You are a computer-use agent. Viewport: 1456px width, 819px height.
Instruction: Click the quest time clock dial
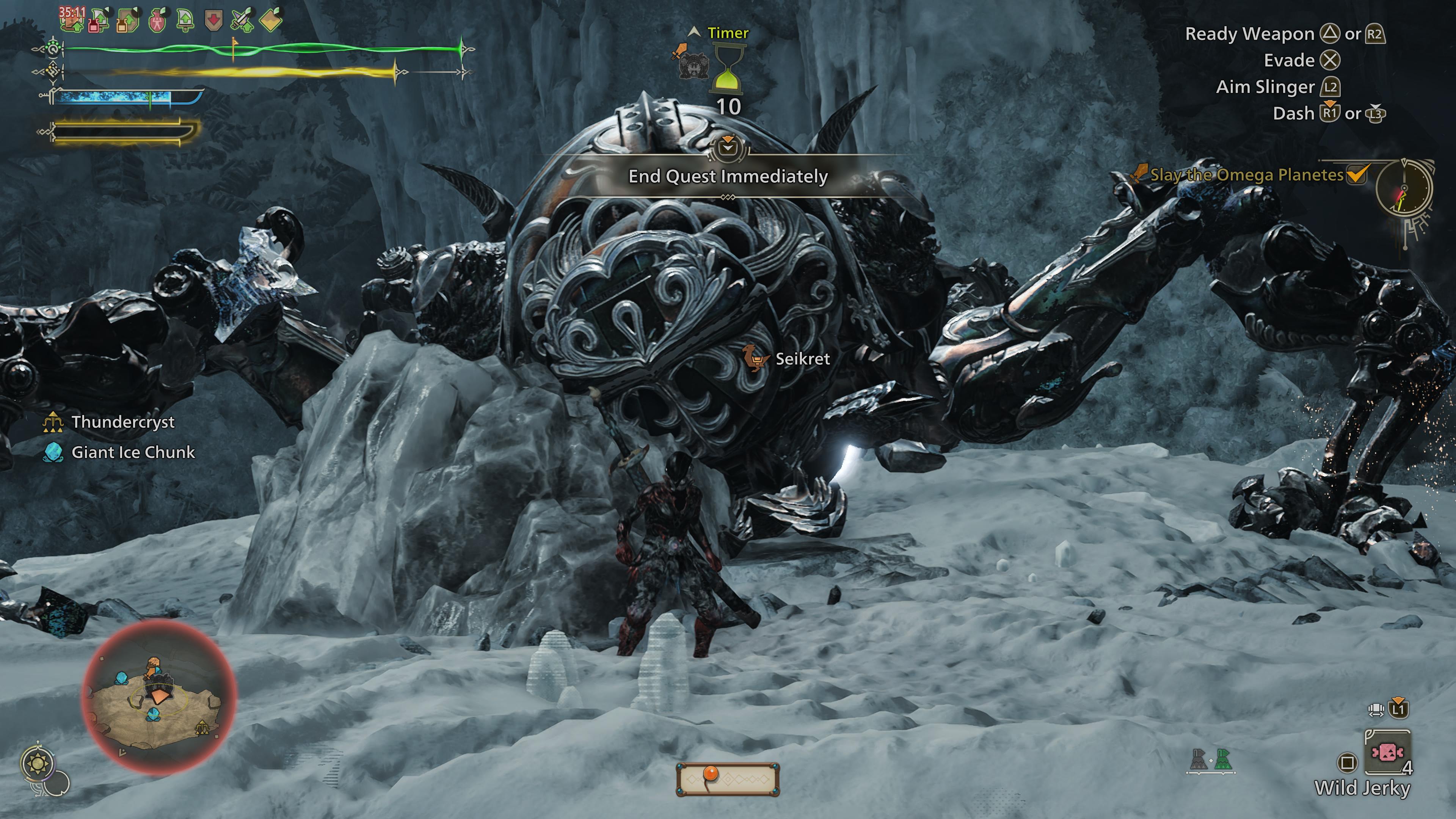tap(1404, 189)
